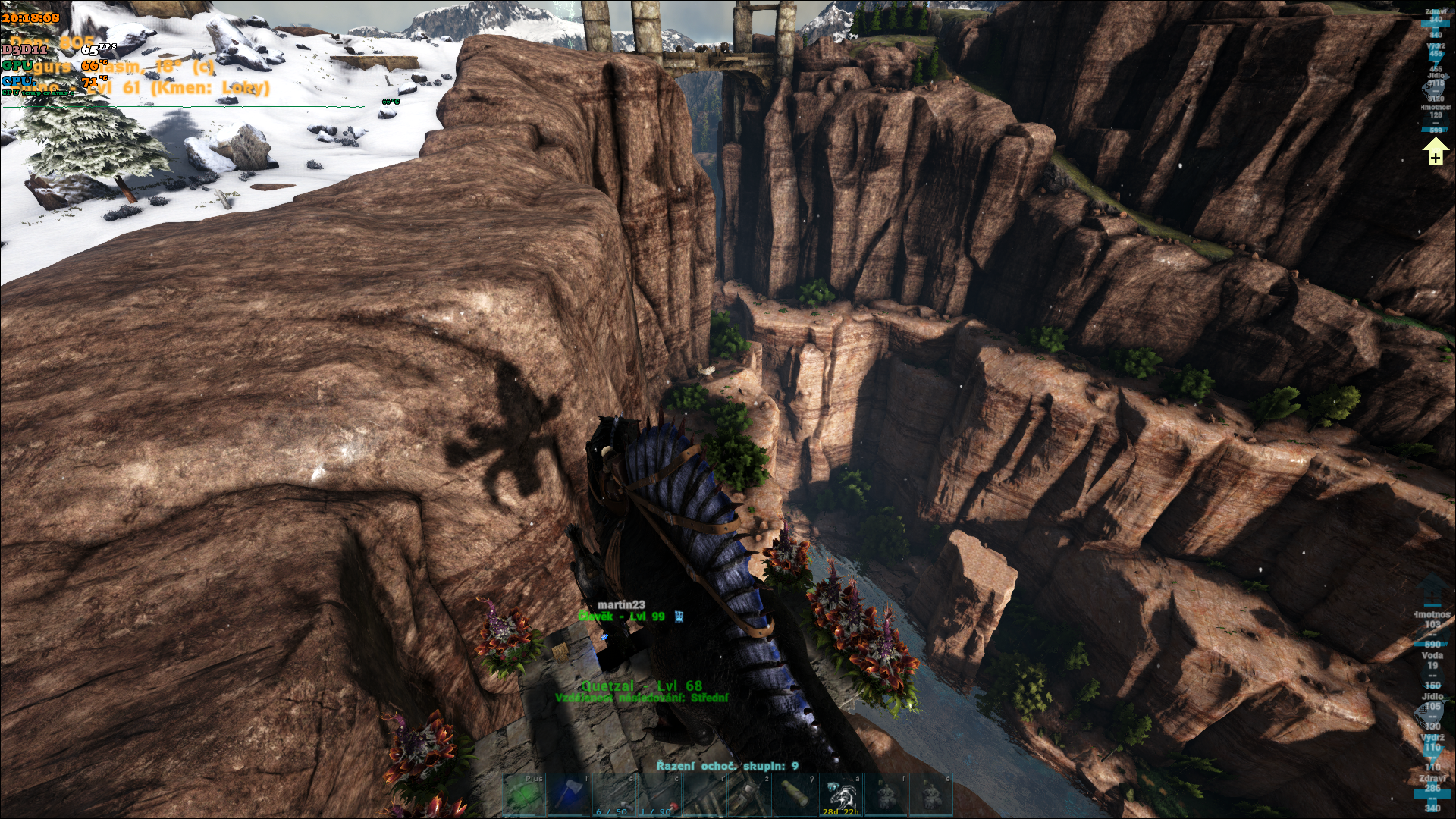Open the level-up via yellow XP arrow
This screenshot has height=819, width=1456.
tap(1435, 152)
